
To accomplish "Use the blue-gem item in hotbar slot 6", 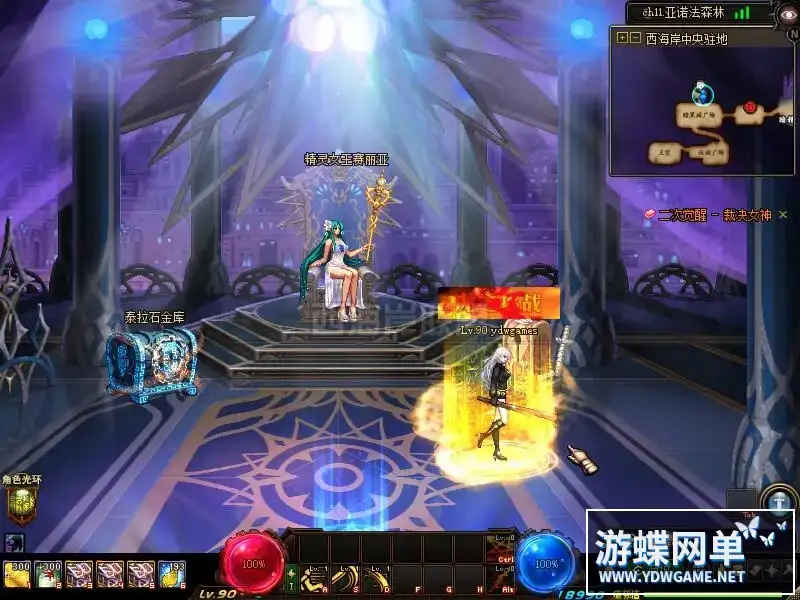I will [x=171, y=573].
